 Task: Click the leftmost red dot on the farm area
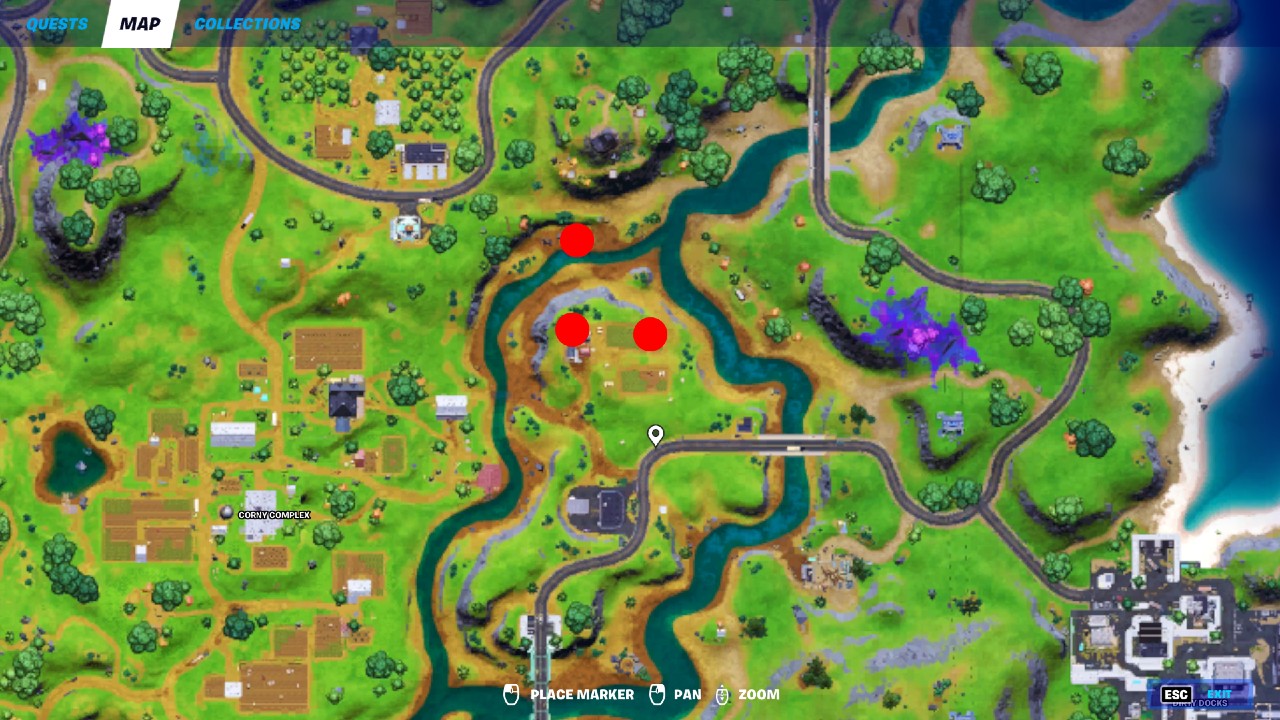[571, 329]
